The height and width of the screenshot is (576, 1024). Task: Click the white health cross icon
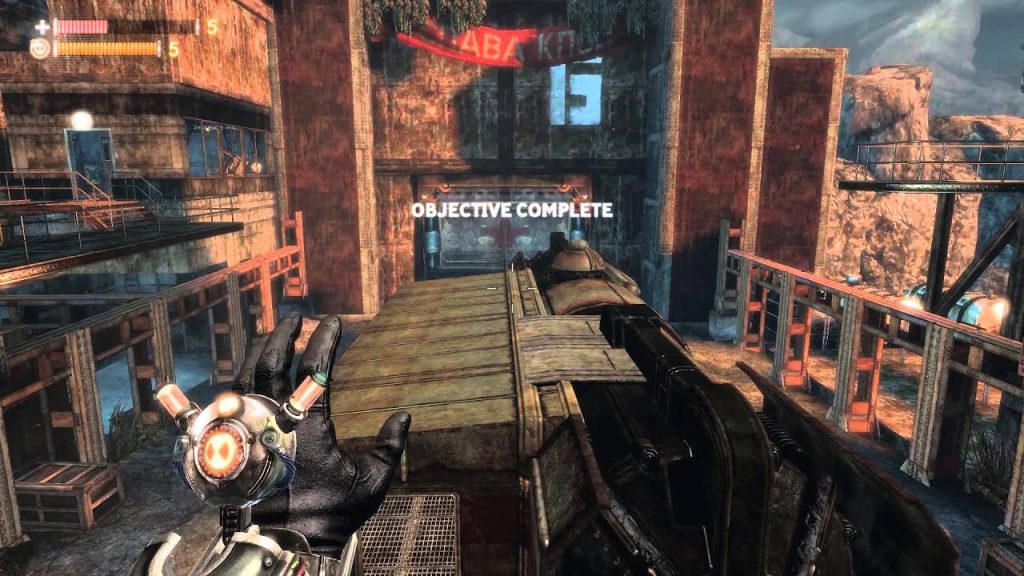point(42,27)
